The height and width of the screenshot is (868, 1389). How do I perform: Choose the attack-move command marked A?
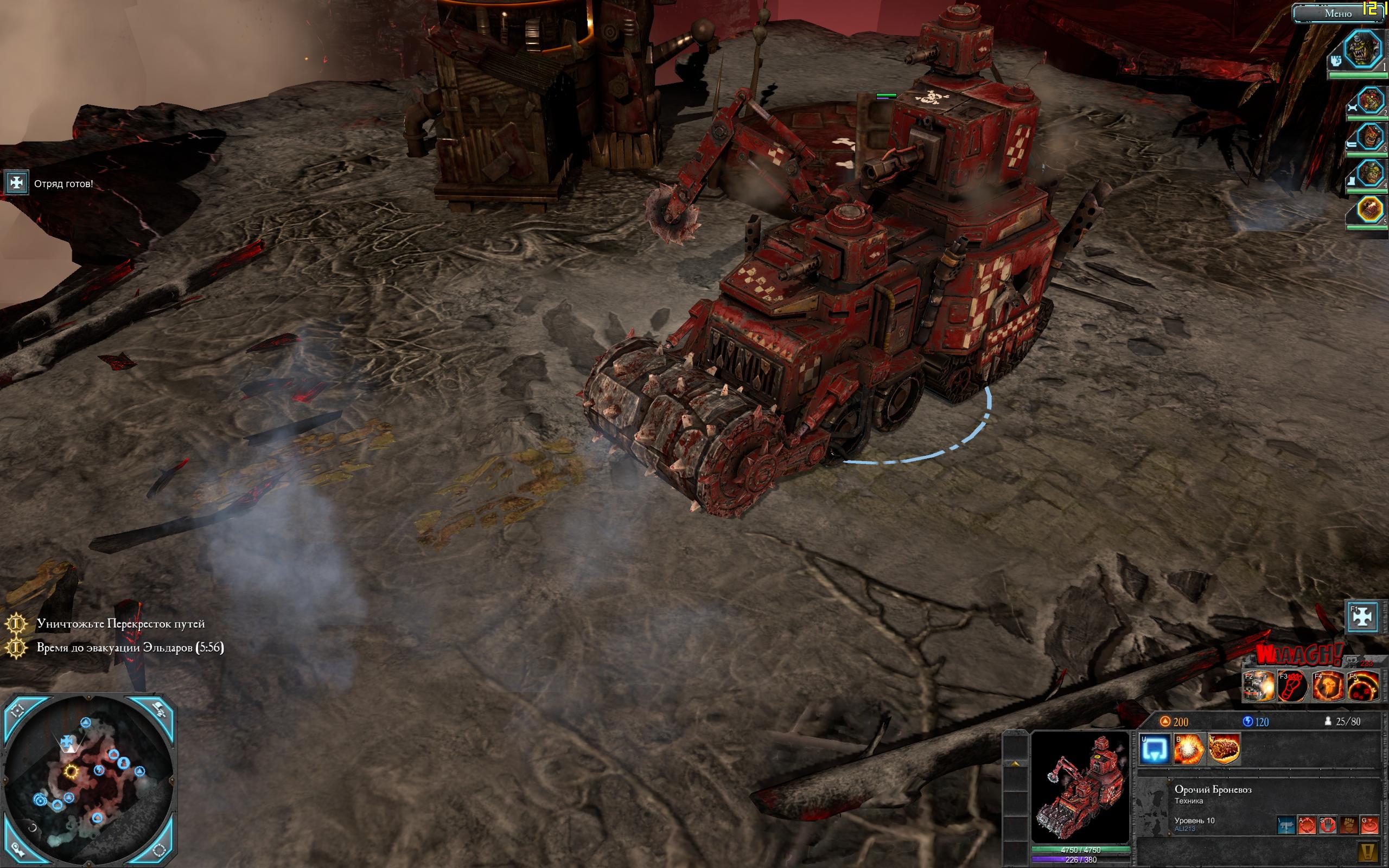pos(1307,826)
